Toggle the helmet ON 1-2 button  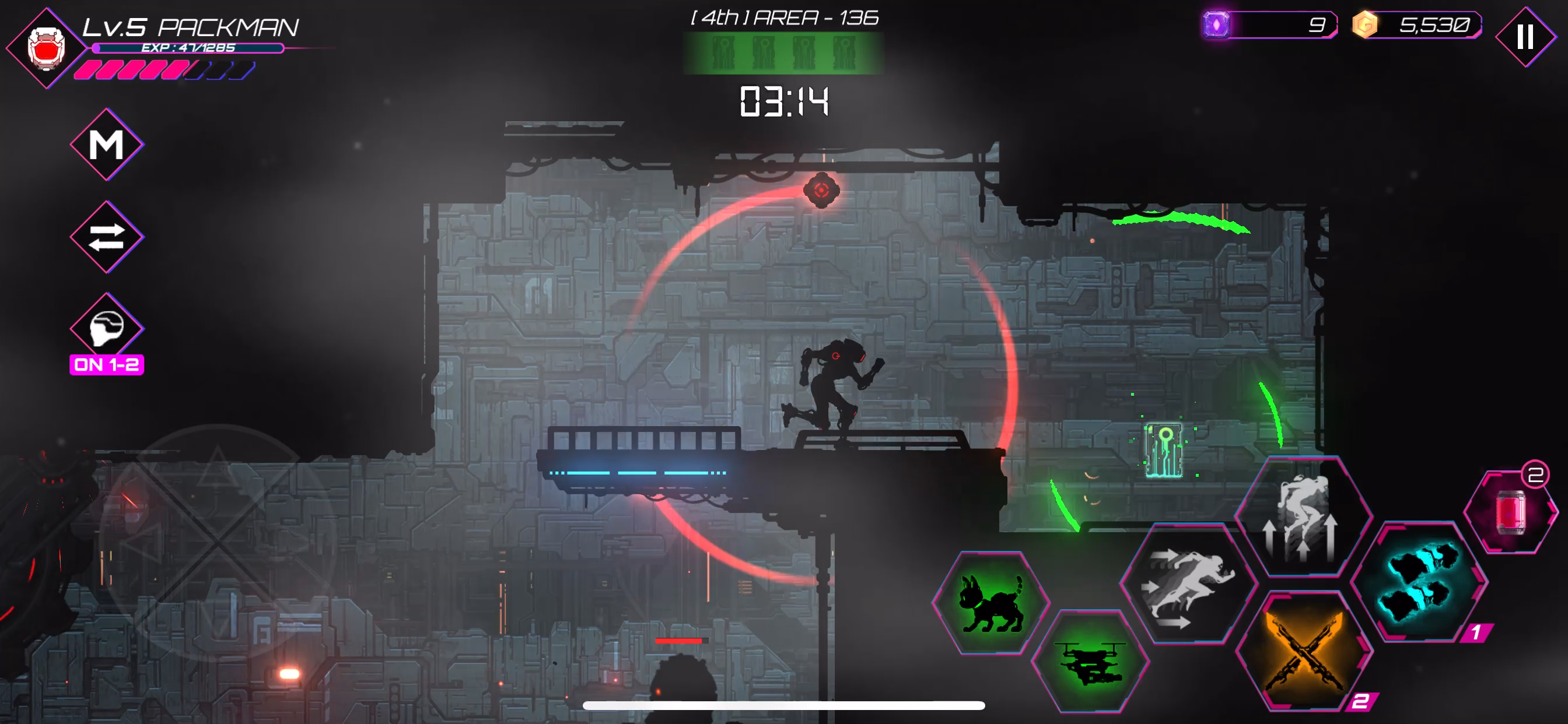click(x=107, y=329)
